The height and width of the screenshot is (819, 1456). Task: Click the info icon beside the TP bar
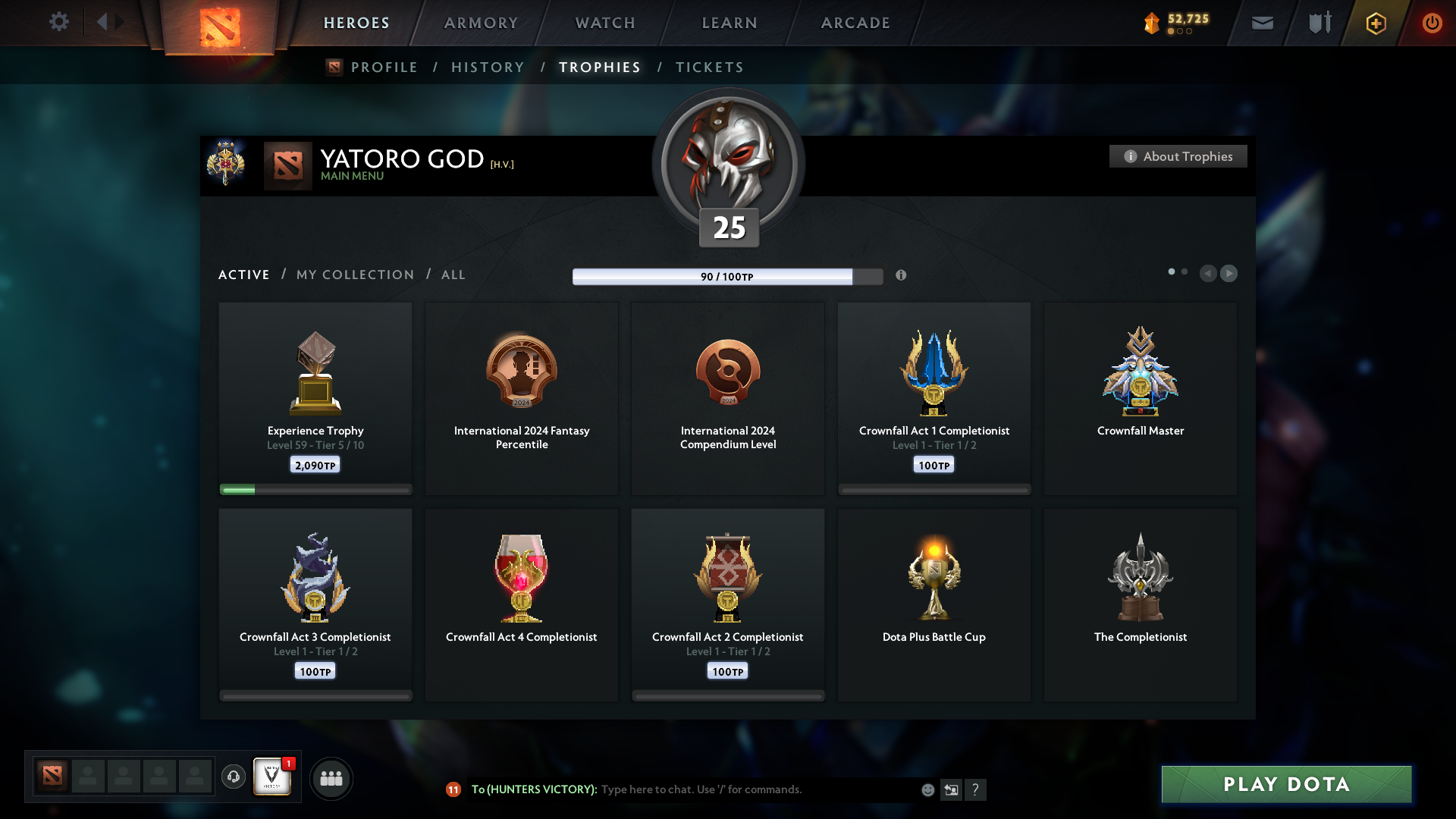(x=902, y=276)
